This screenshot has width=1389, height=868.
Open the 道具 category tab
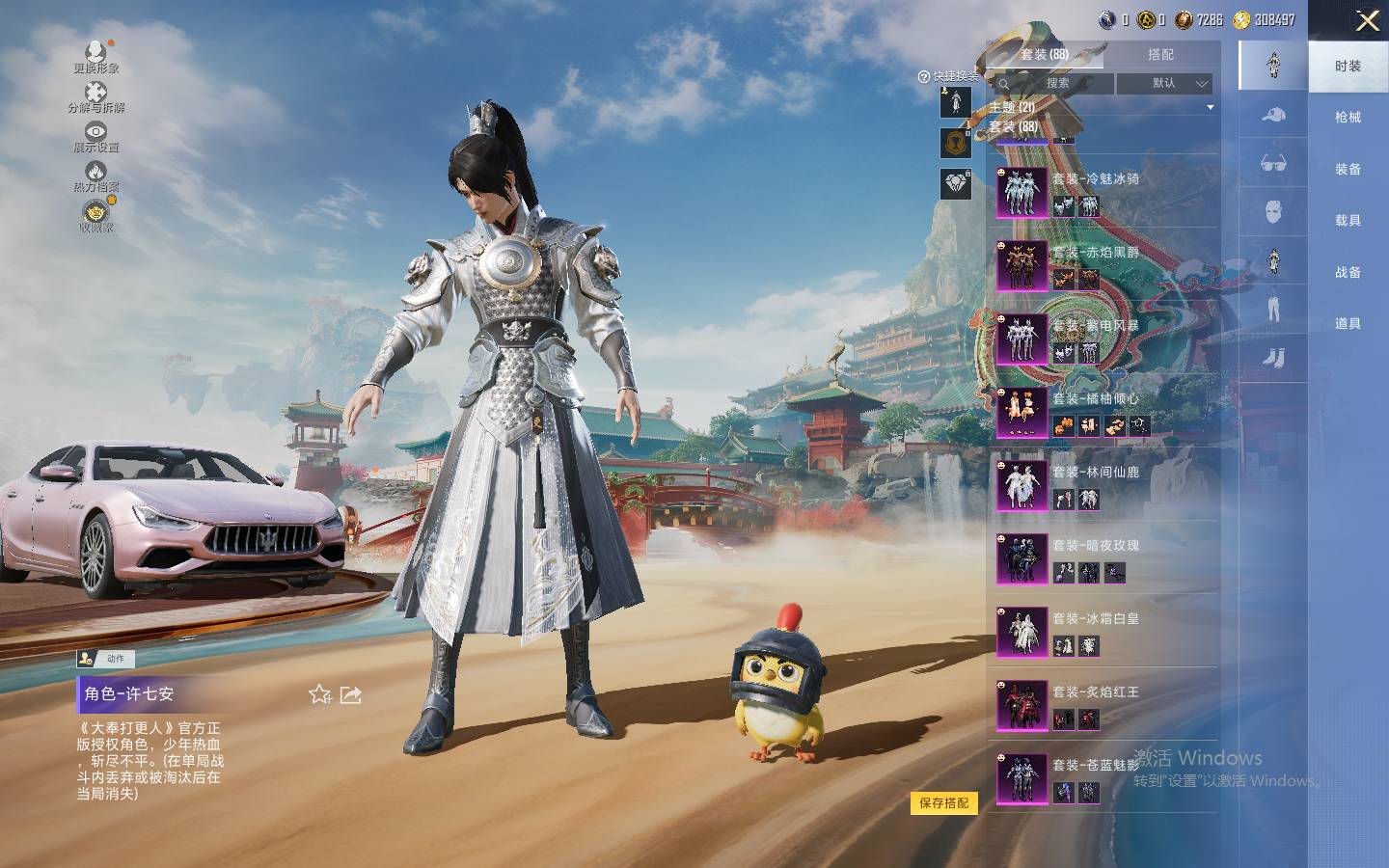coord(1348,324)
